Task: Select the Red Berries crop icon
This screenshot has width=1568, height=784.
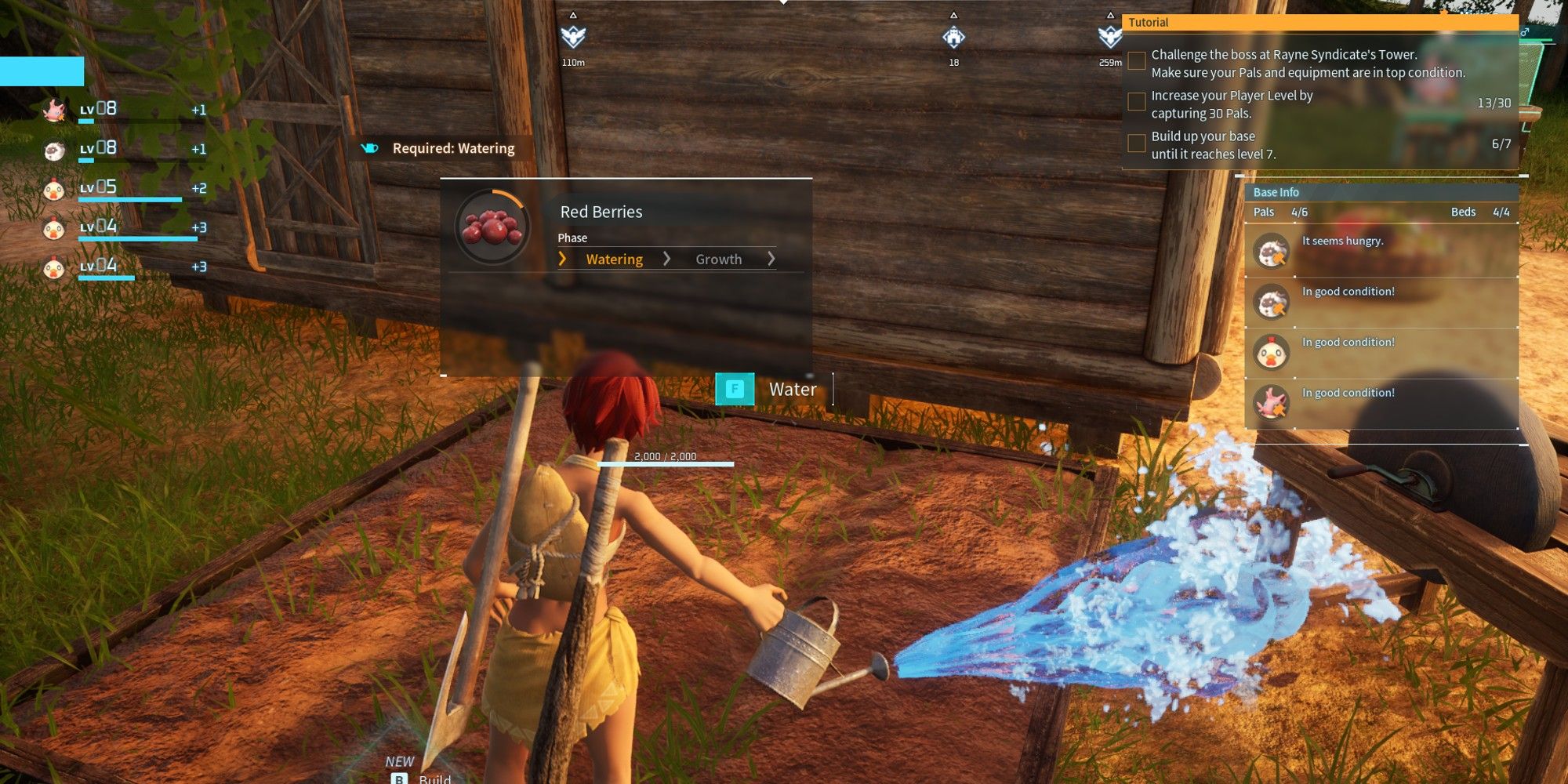Action: point(491,229)
